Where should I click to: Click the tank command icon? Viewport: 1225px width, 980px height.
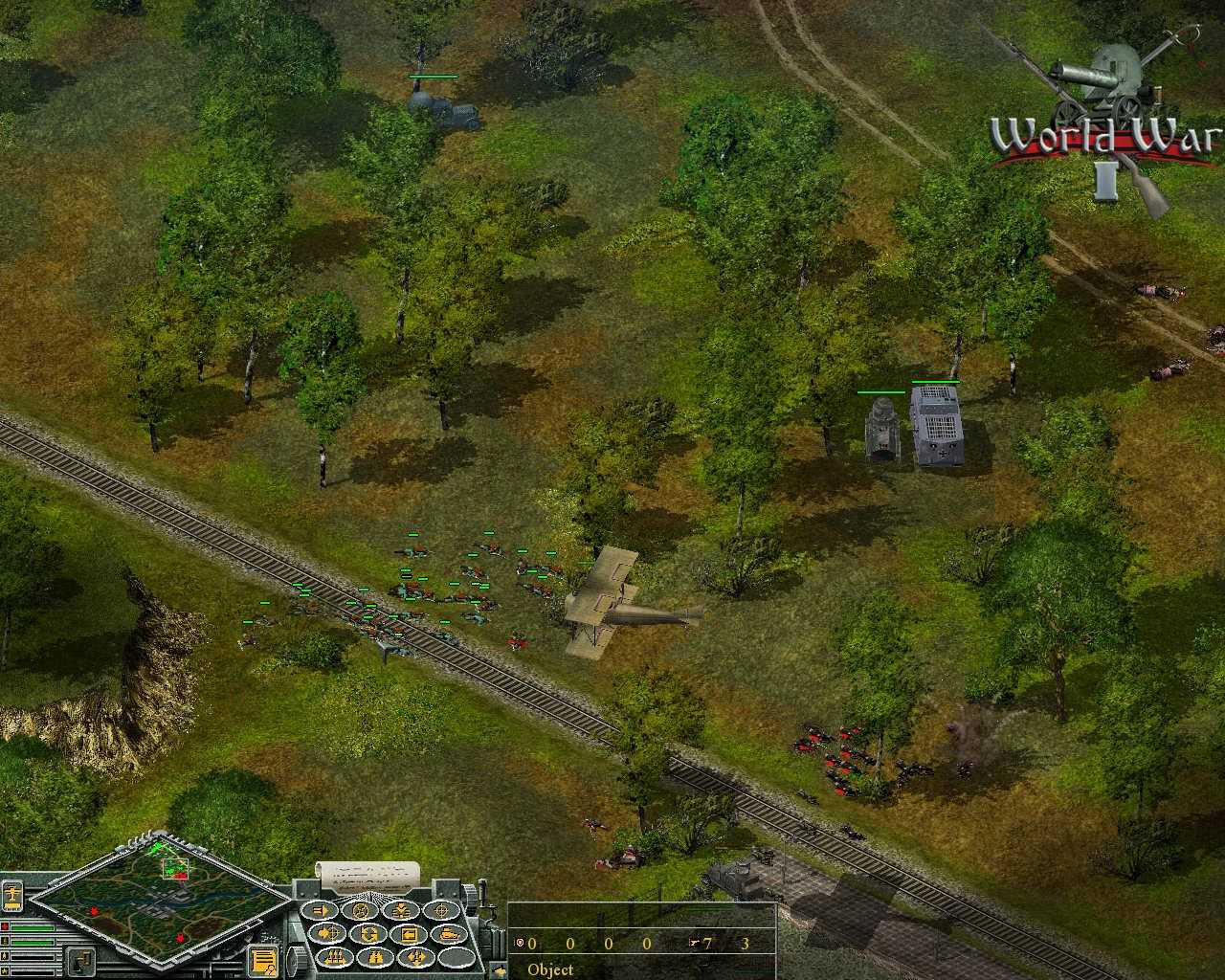[x=452, y=934]
